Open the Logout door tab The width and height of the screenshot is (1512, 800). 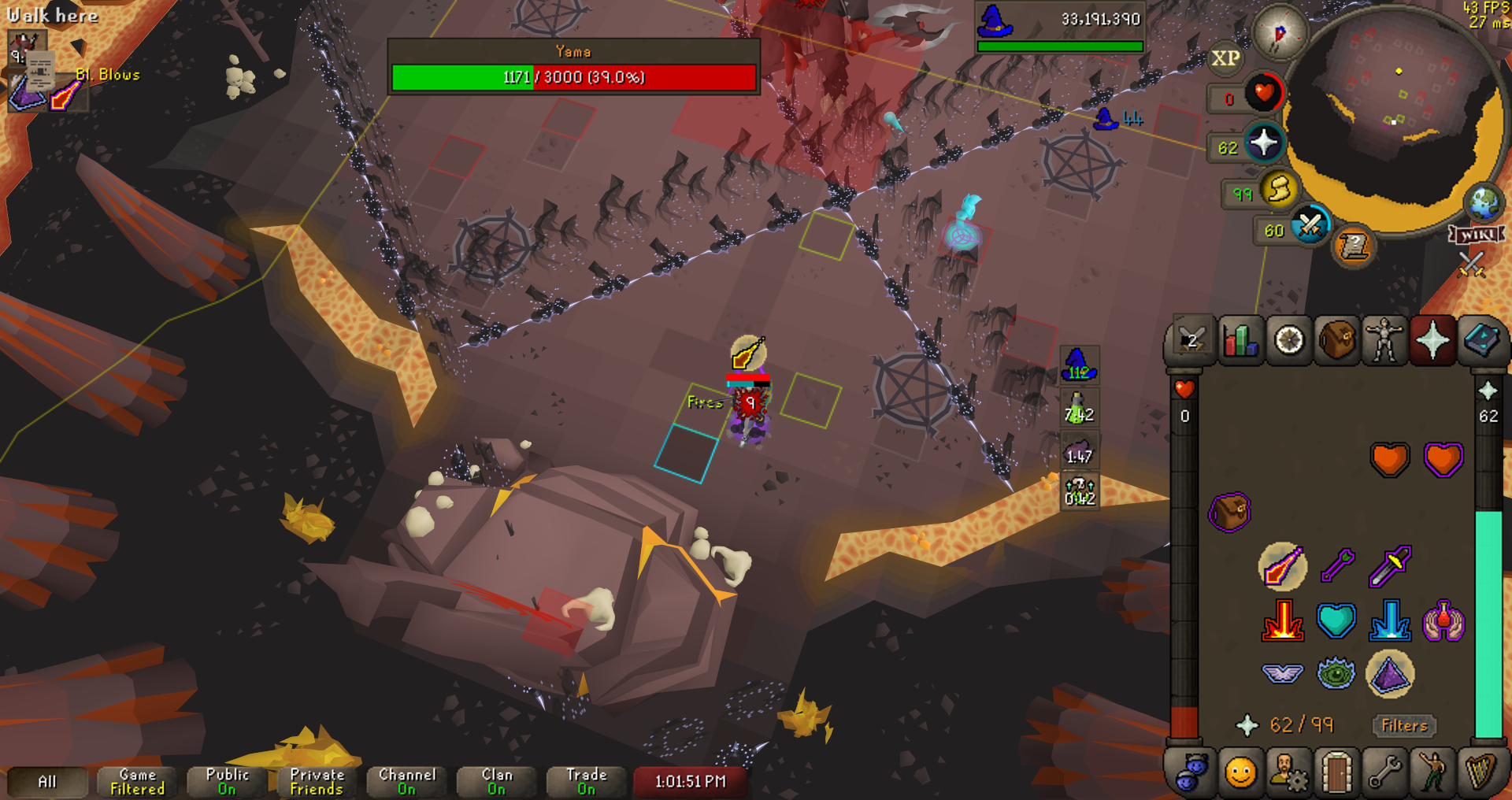pyautogui.click(x=1336, y=772)
